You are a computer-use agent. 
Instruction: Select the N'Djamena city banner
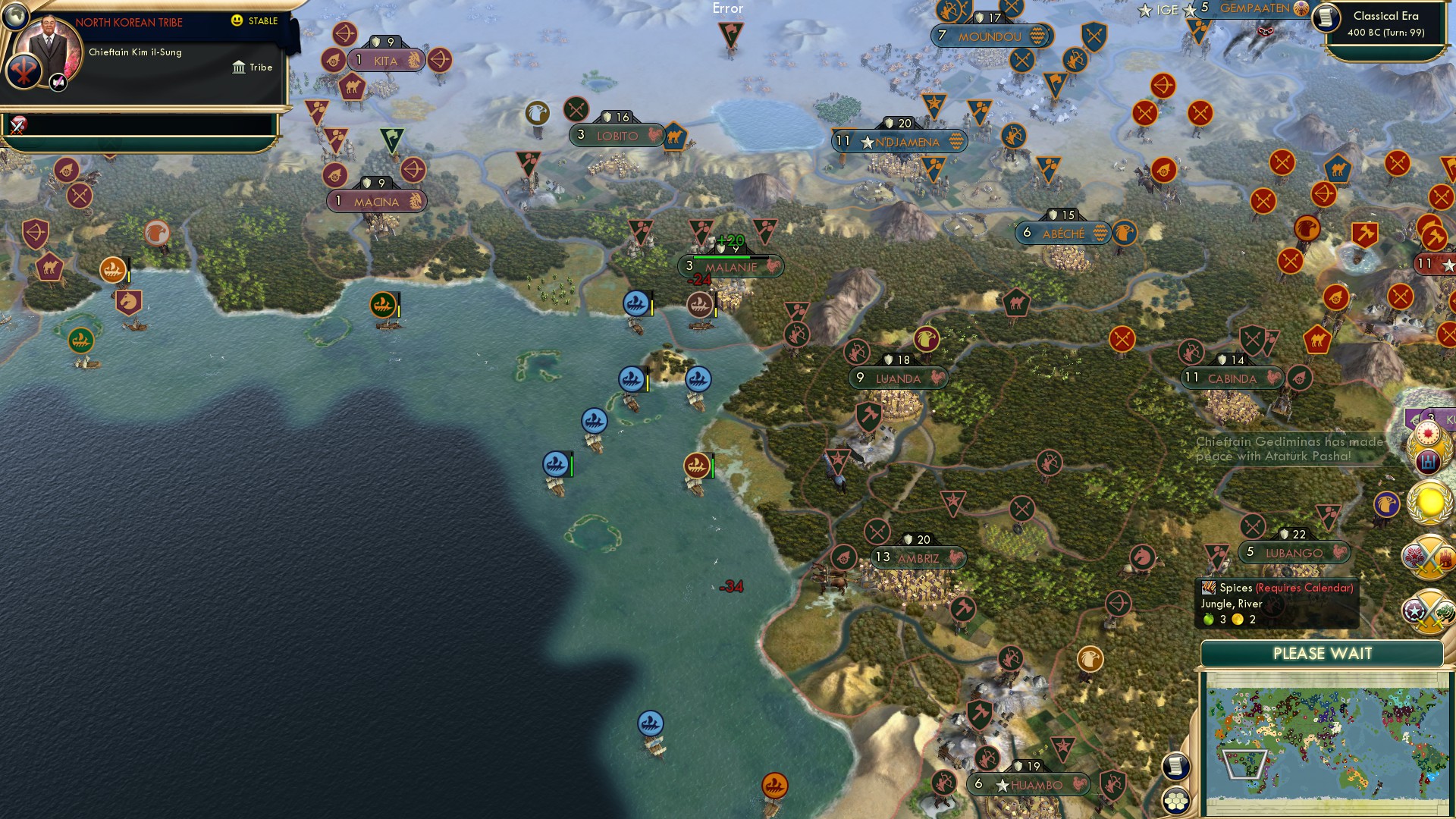click(899, 140)
